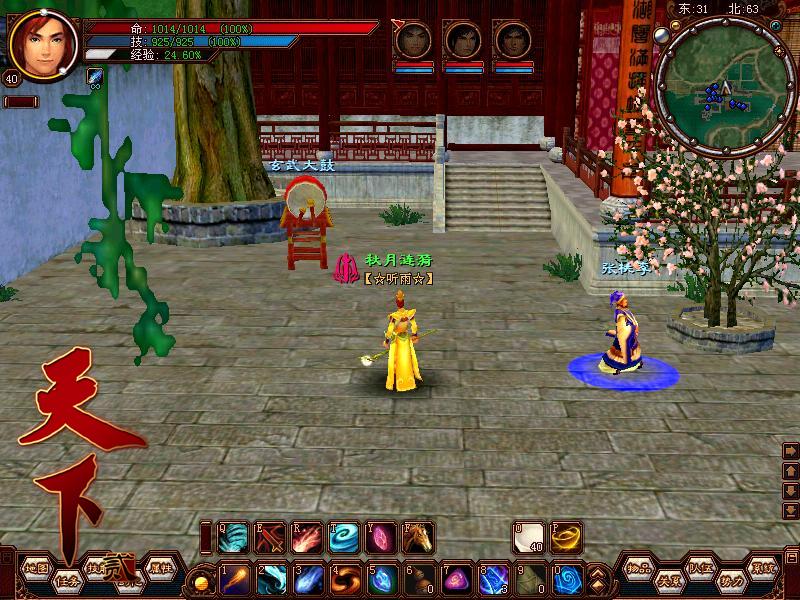Open the 地图 (Map) menu button
Image resolution: width=800 pixels, height=600 pixels.
[37, 568]
